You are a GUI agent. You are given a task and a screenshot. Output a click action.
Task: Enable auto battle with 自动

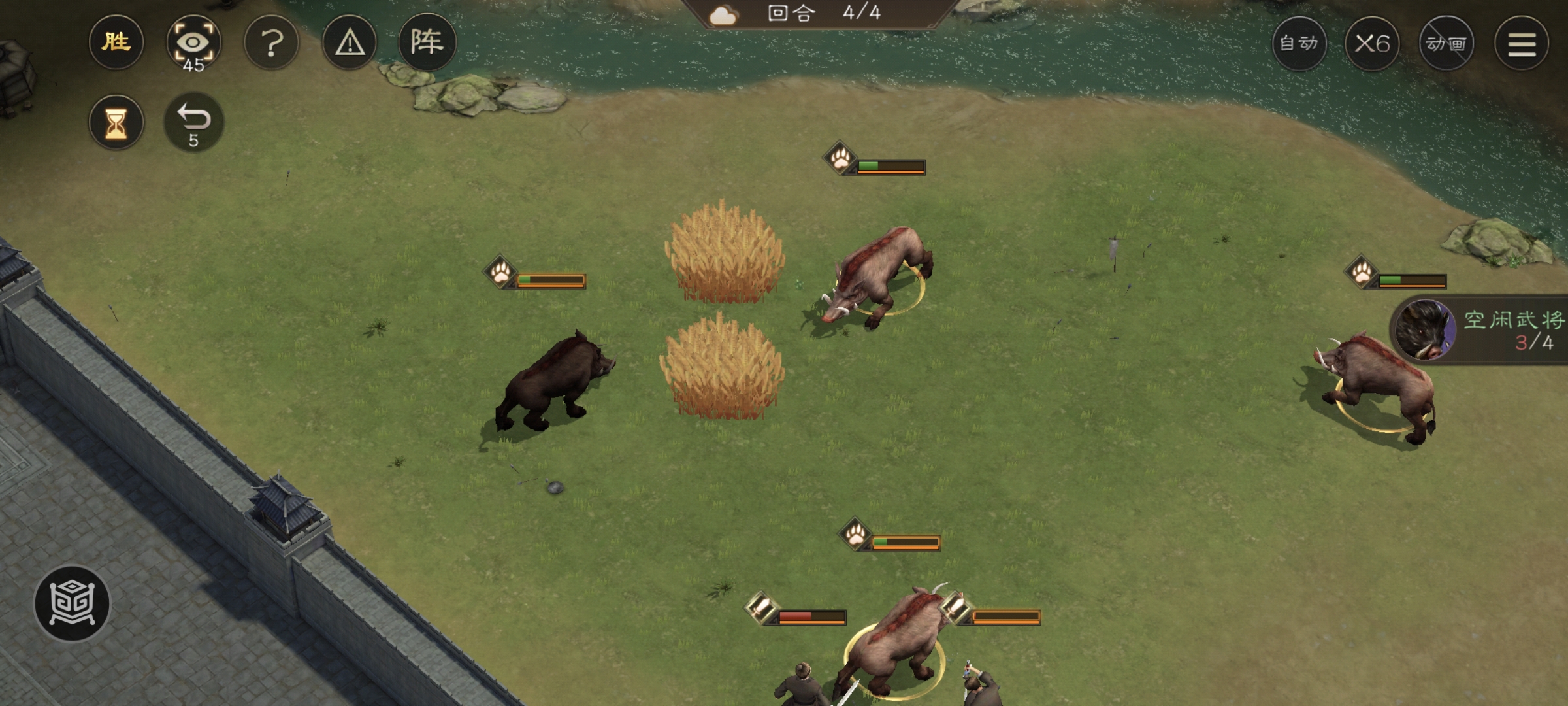click(x=1299, y=44)
